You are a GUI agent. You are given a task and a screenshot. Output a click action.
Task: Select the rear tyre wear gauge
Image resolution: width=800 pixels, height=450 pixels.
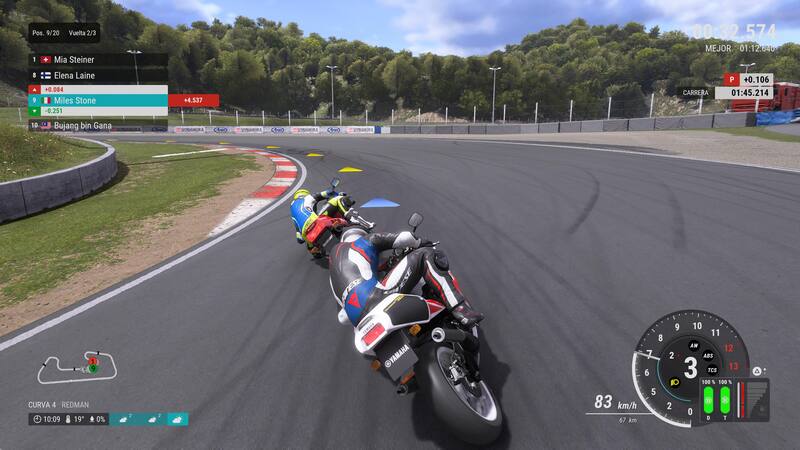pyautogui.click(x=726, y=400)
